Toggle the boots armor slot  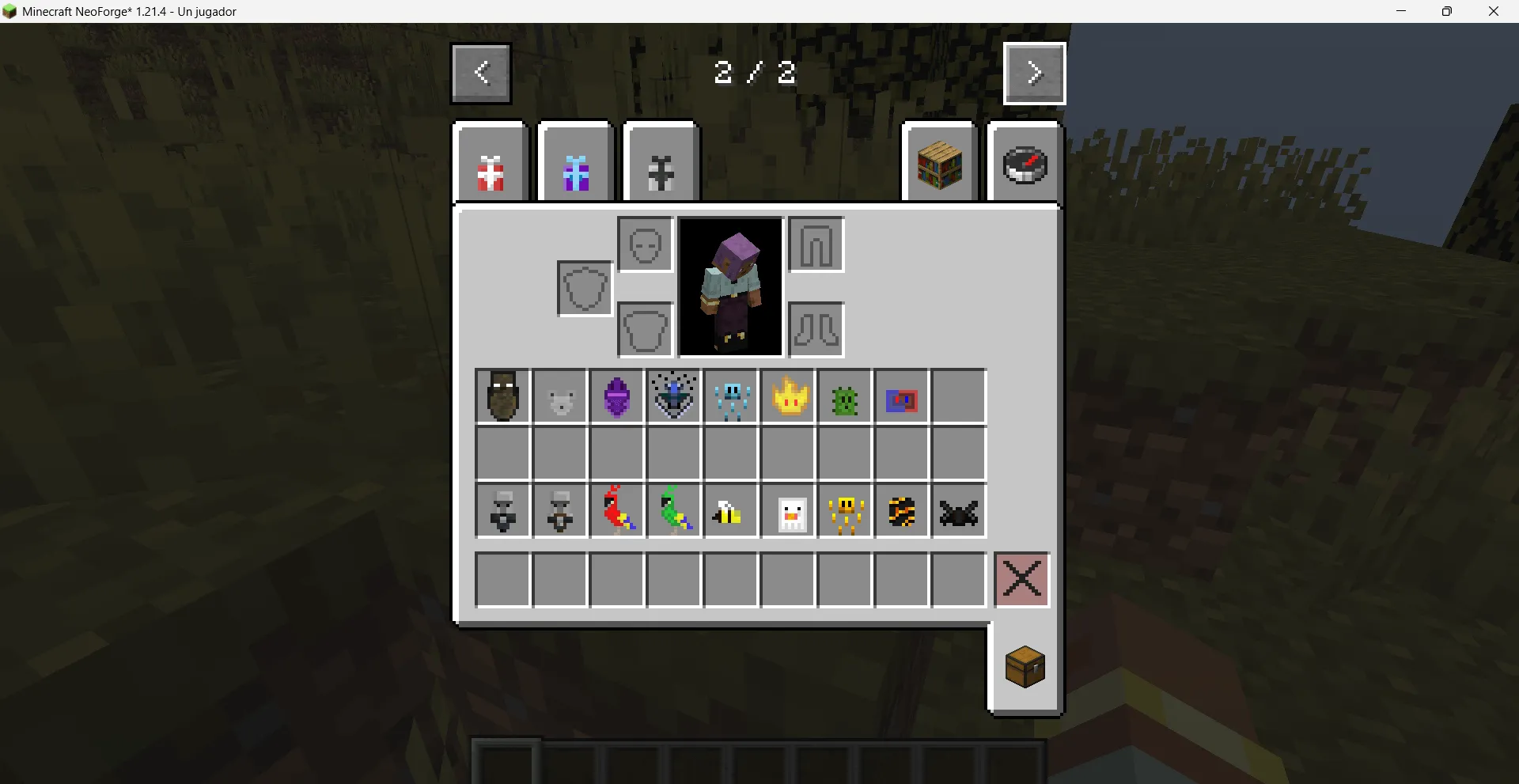point(816,329)
